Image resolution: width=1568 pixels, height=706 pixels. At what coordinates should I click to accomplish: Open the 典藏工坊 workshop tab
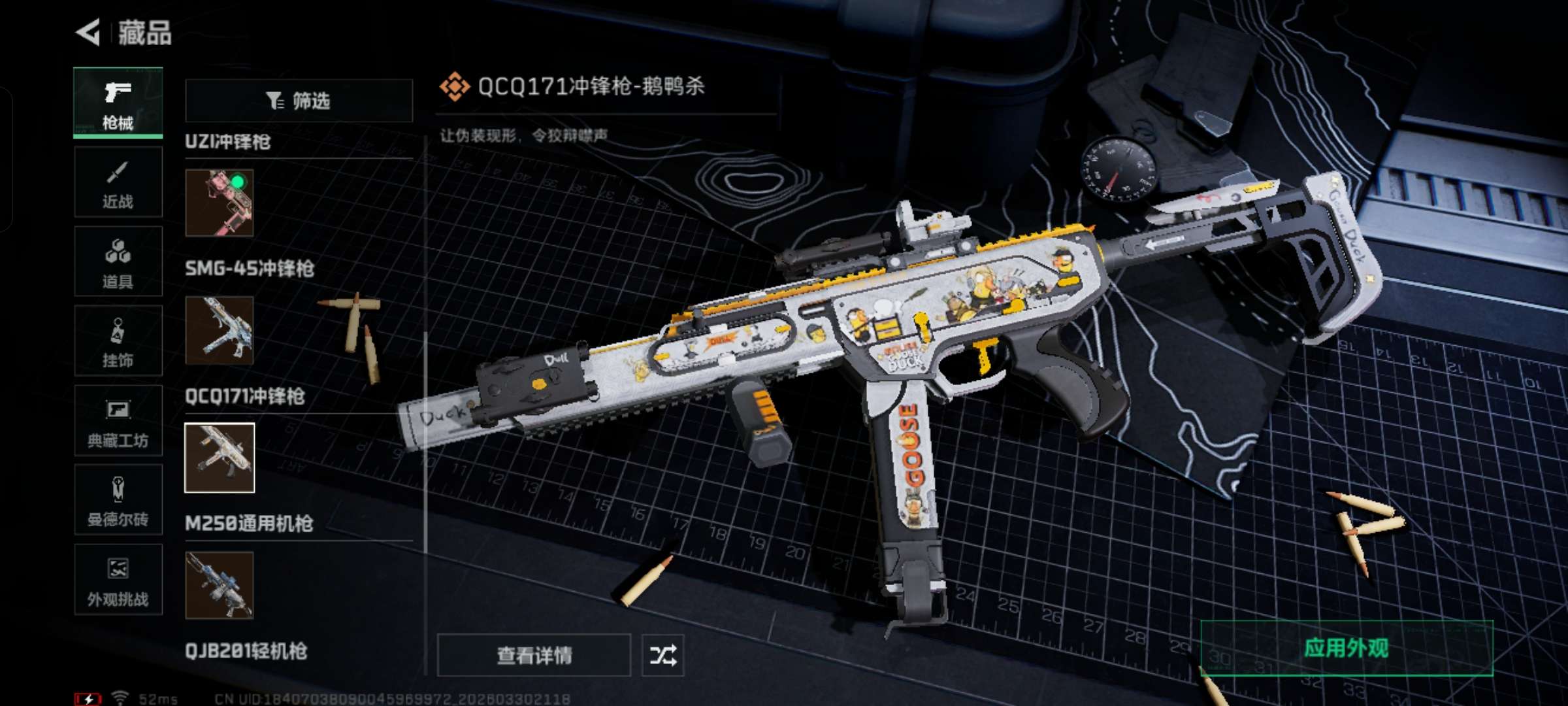coord(118,421)
